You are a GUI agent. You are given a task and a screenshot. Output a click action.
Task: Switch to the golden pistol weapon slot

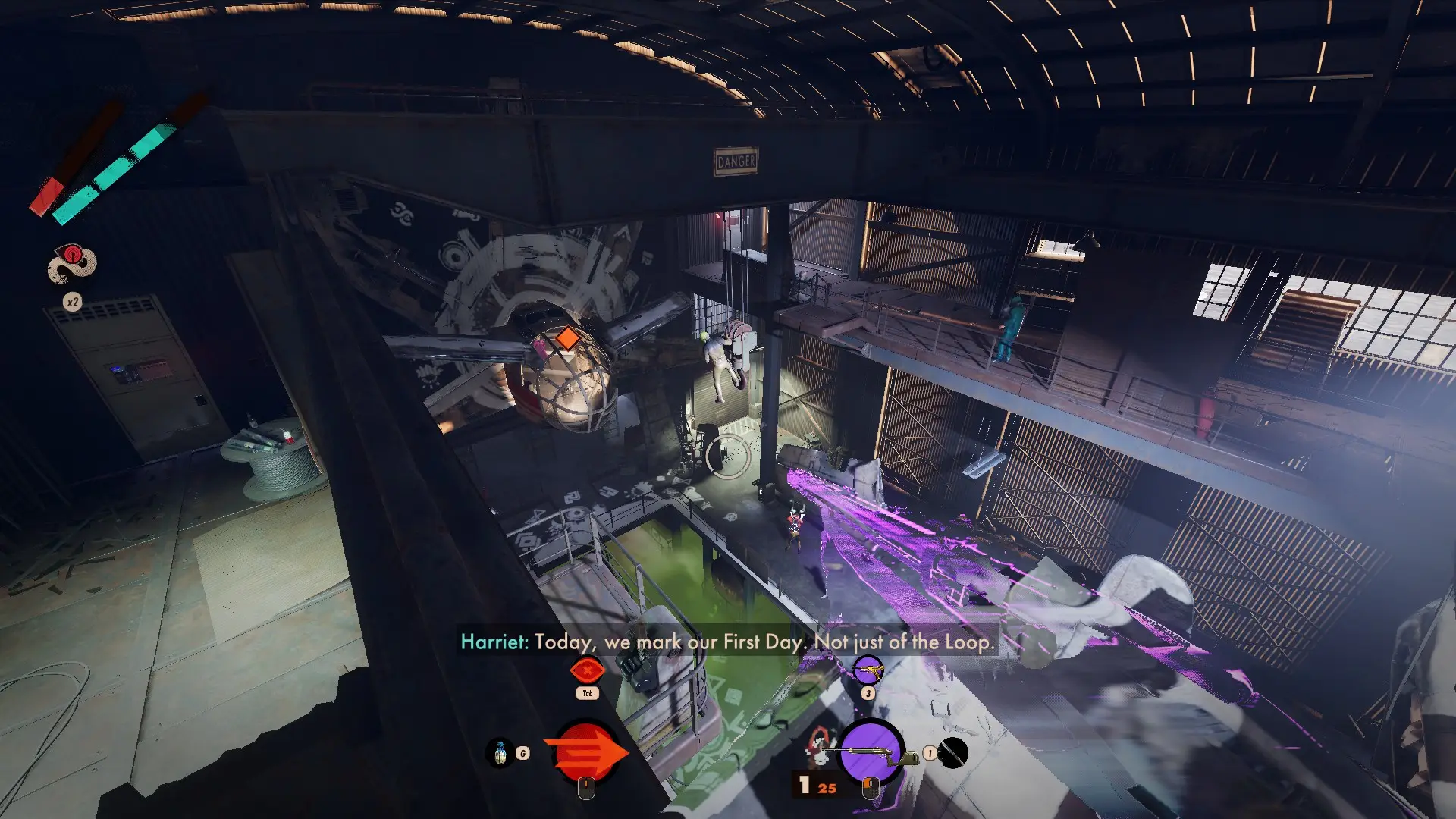868,670
